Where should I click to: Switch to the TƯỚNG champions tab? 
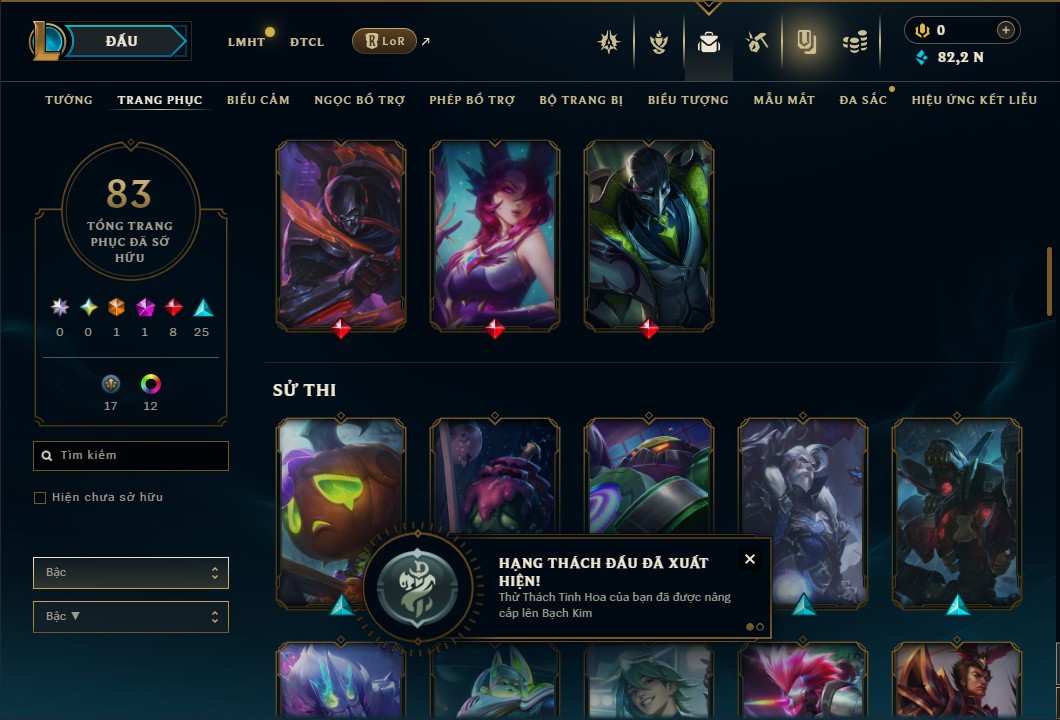tap(69, 100)
